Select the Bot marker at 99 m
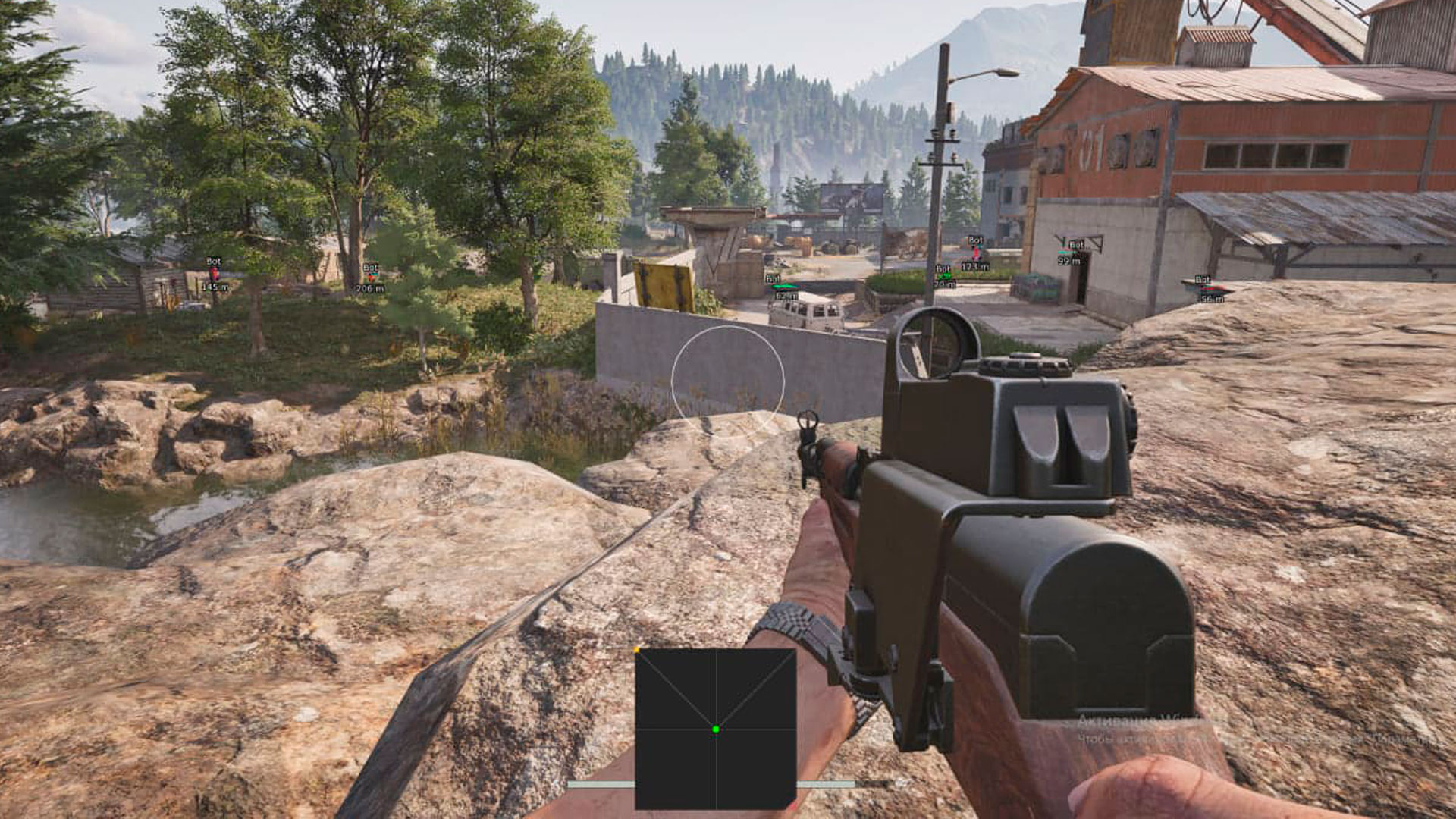Image resolution: width=1456 pixels, height=819 pixels. 1071,253
